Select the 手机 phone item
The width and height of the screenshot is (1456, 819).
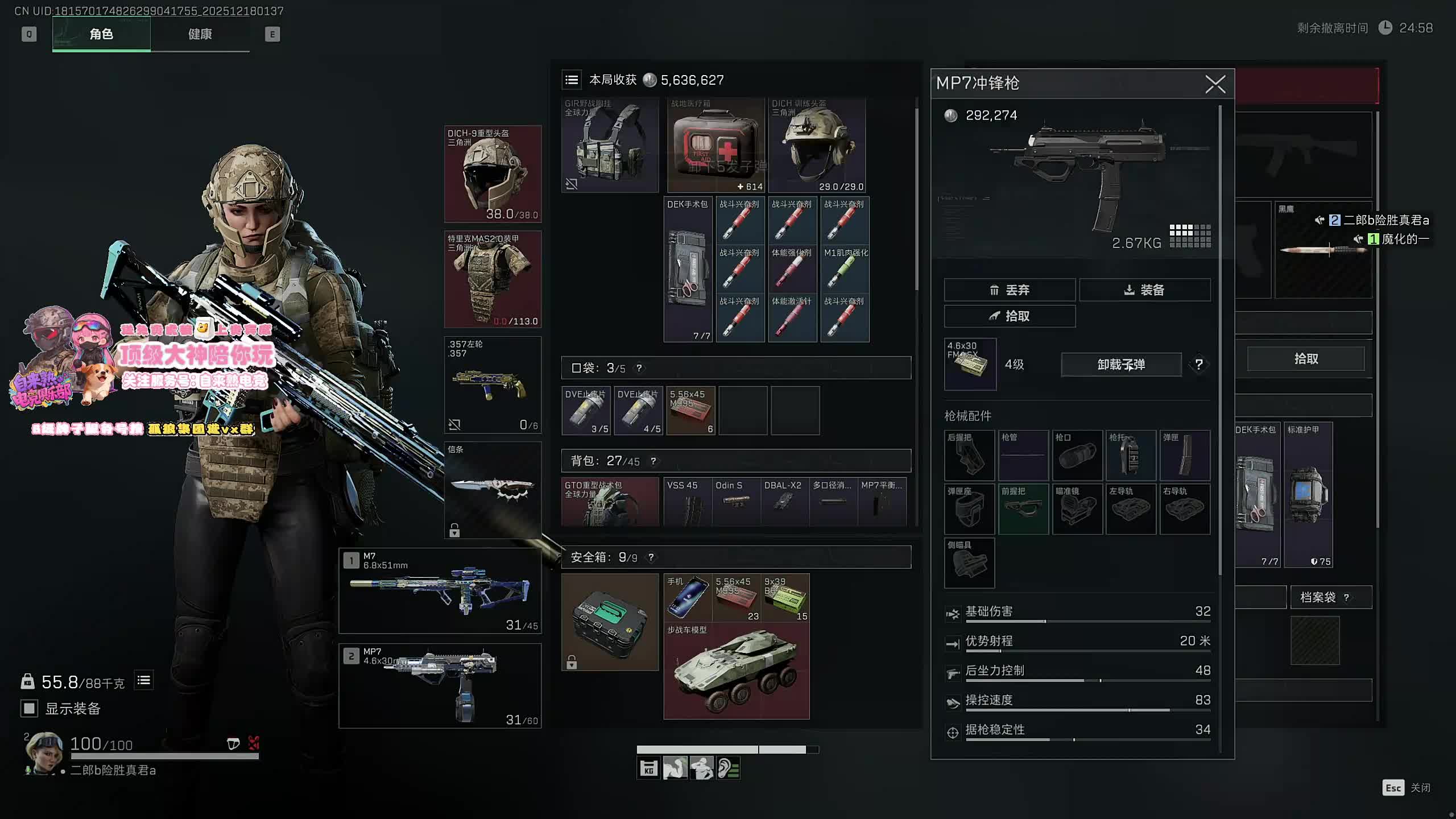[687, 597]
